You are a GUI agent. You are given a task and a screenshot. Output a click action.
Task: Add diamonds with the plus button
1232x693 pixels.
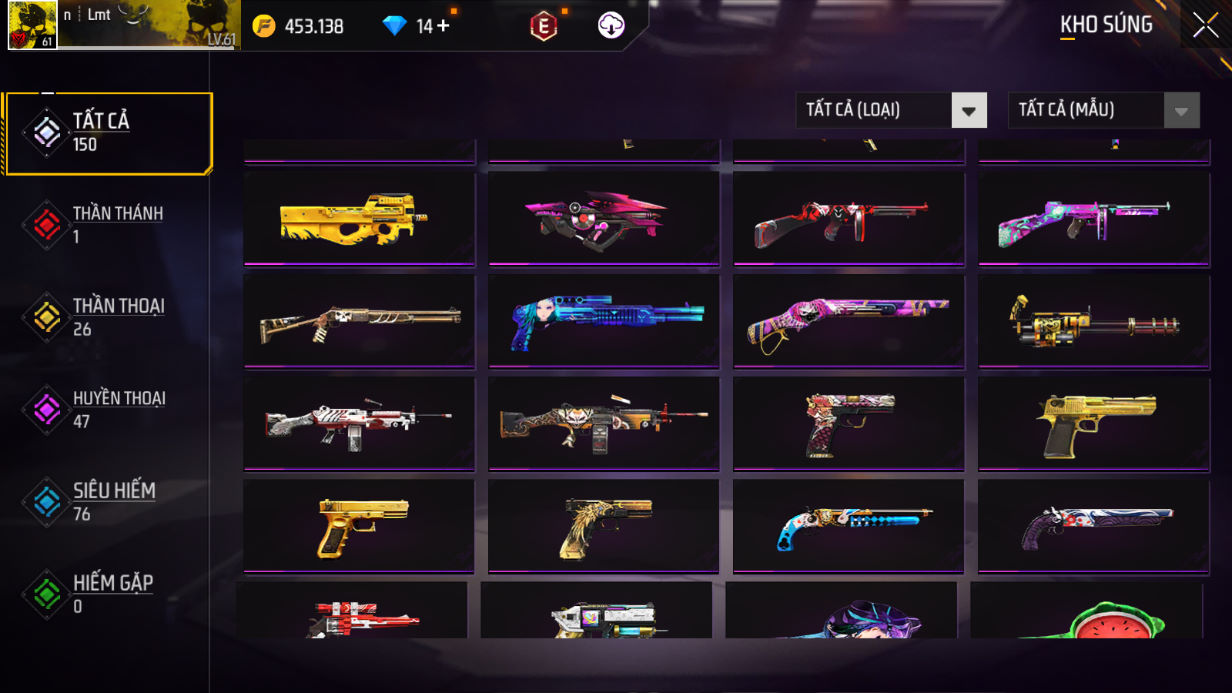click(443, 26)
